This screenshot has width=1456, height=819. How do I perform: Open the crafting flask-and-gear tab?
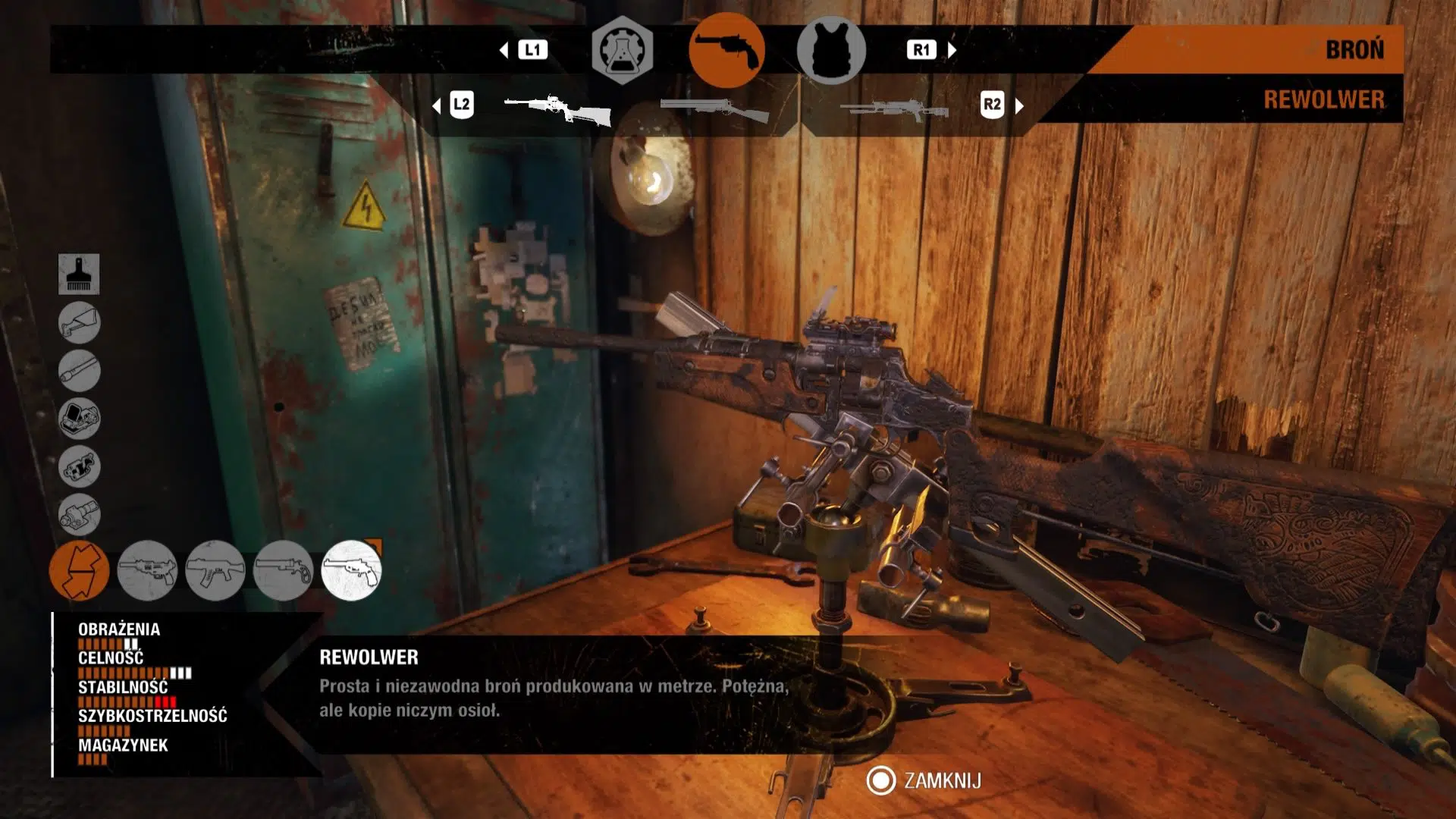point(622,50)
